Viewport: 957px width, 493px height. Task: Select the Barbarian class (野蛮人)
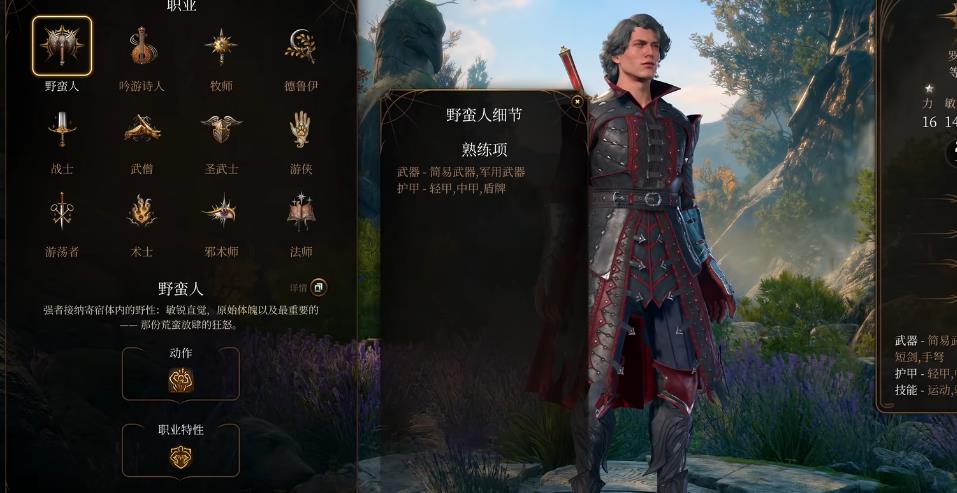point(62,46)
